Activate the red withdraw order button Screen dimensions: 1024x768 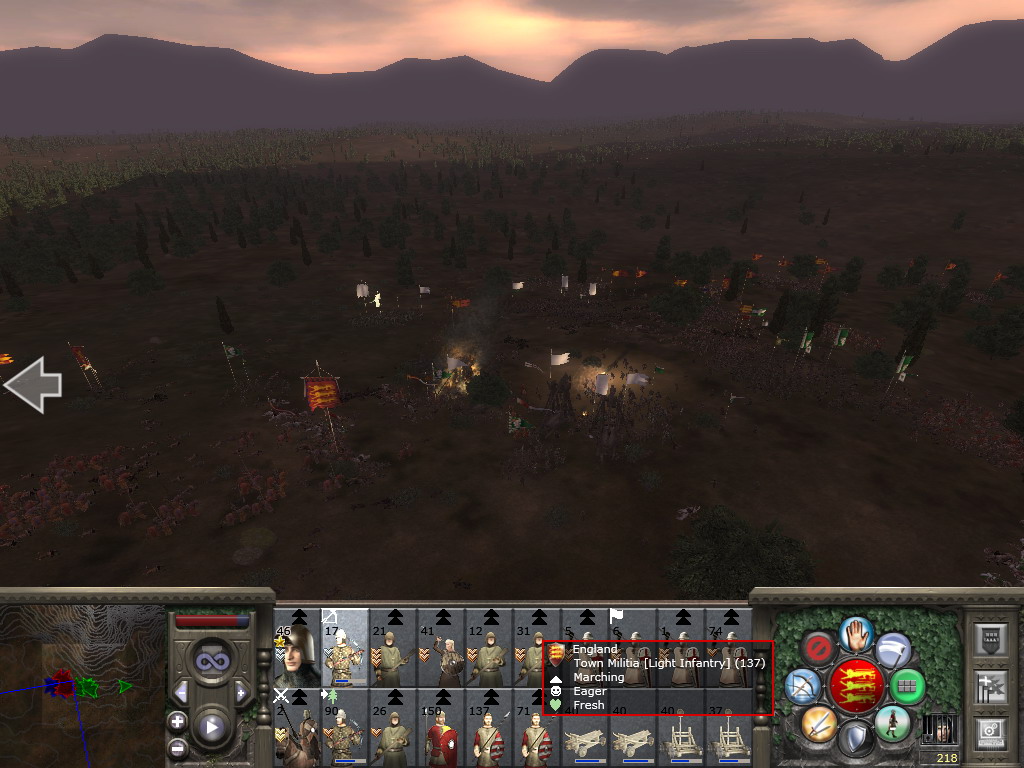tap(819, 650)
